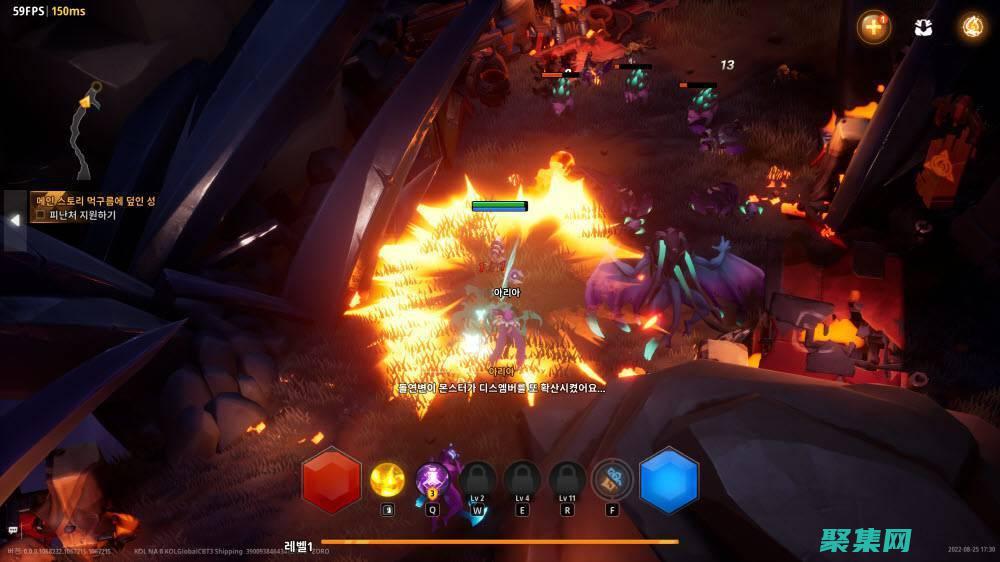1000x562 pixels.
Task: Select the main story quest entry
Action: [x=95, y=200]
